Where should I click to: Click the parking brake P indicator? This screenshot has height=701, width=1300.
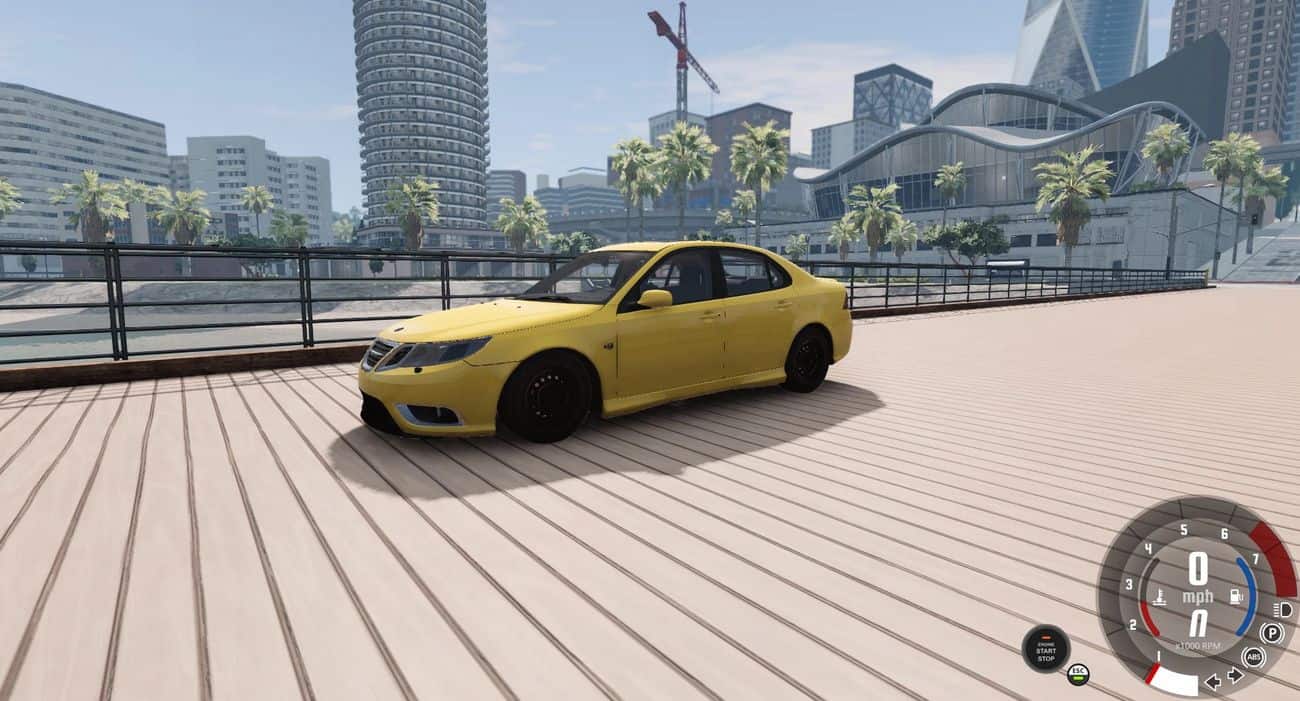pyautogui.click(x=1271, y=633)
